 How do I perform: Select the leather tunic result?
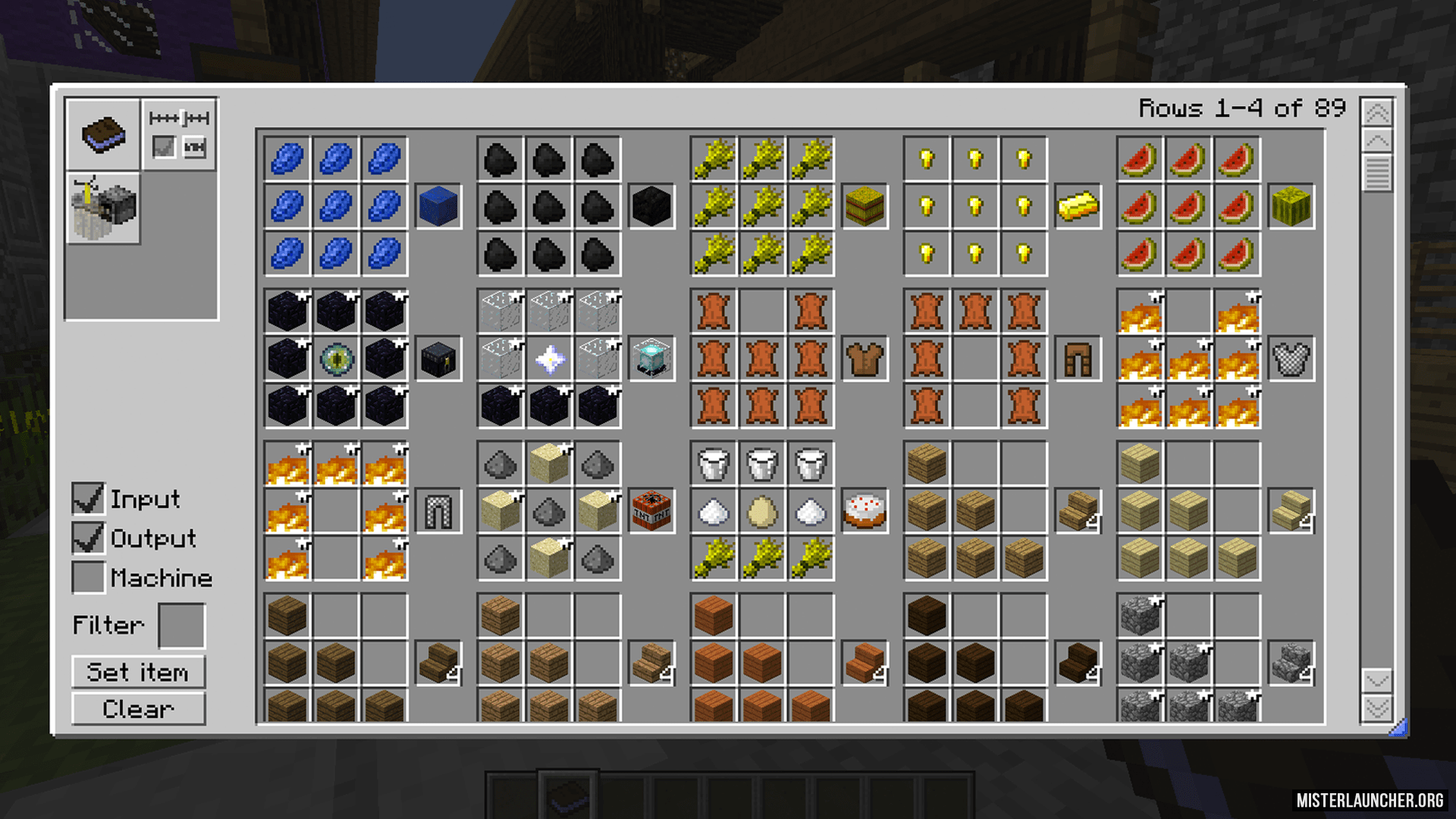click(x=864, y=359)
